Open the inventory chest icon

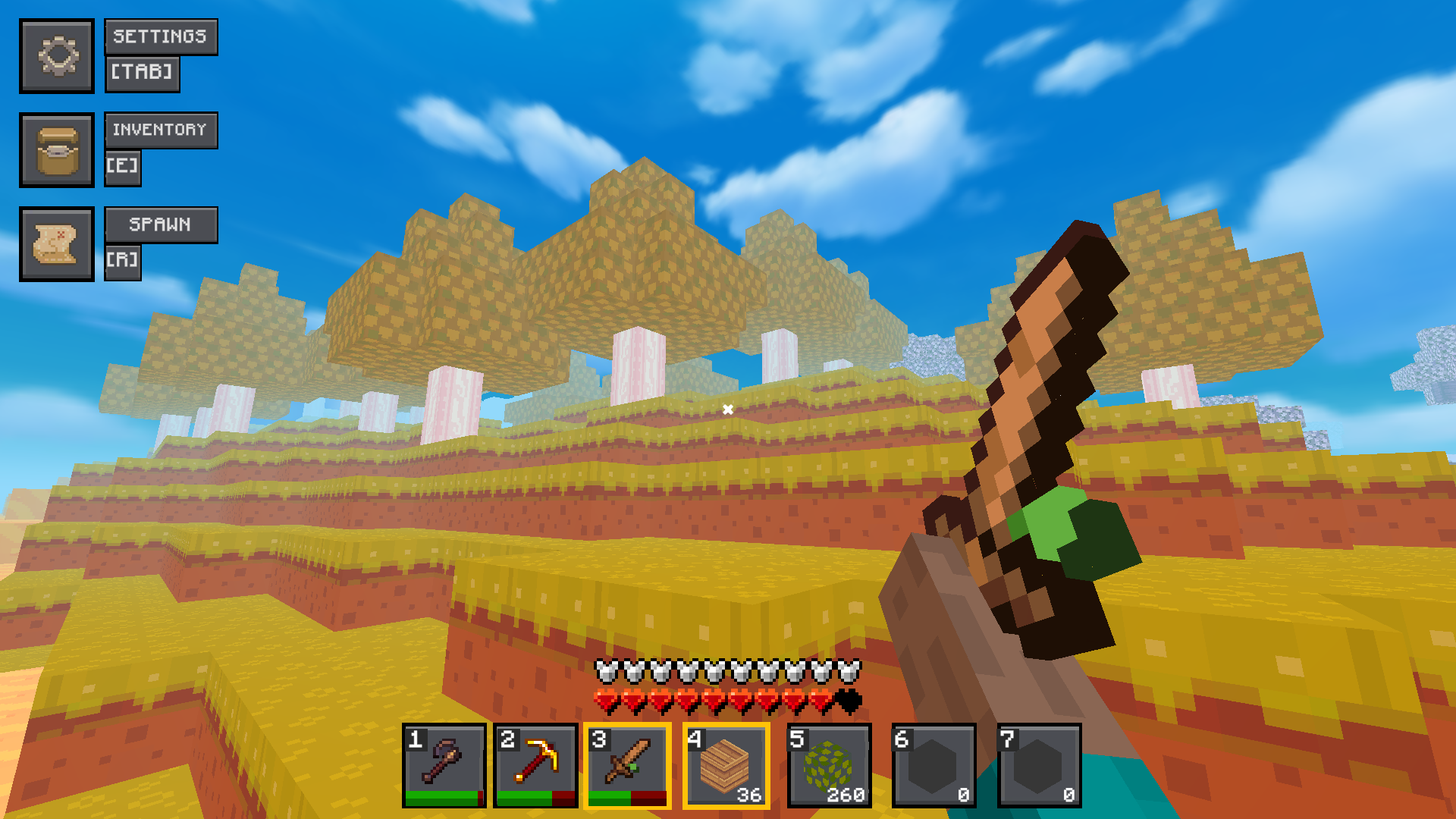57,149
